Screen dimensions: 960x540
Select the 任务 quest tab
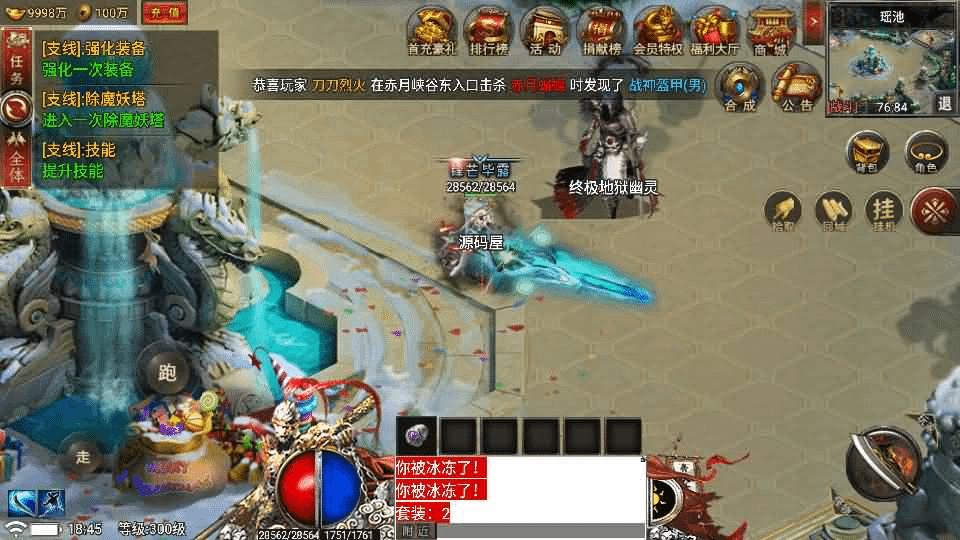[x=16, y=62]
